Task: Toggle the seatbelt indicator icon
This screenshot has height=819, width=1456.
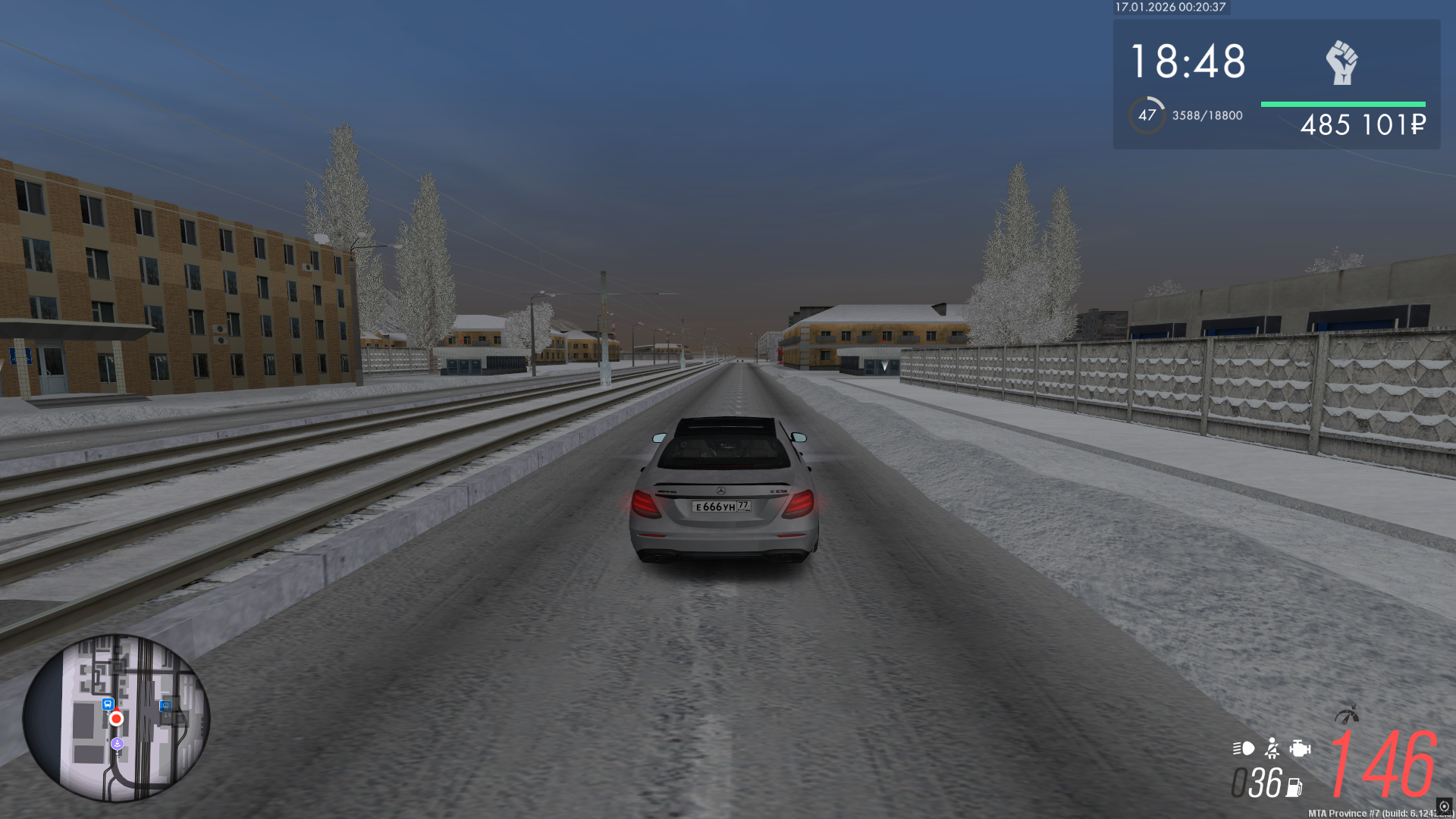Action: (x=1272, y=748)
